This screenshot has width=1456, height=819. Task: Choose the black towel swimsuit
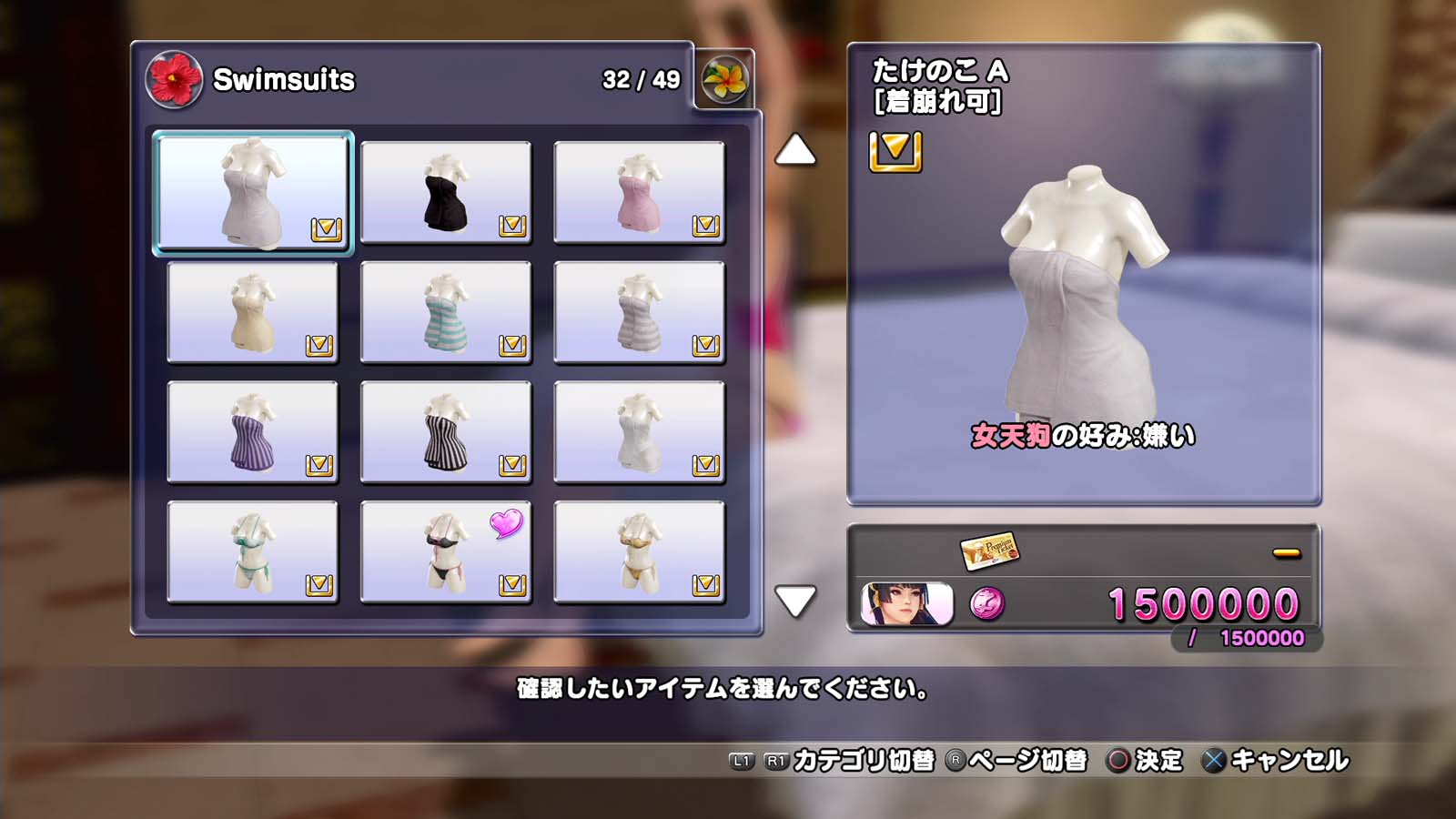[x=446, y=193]
